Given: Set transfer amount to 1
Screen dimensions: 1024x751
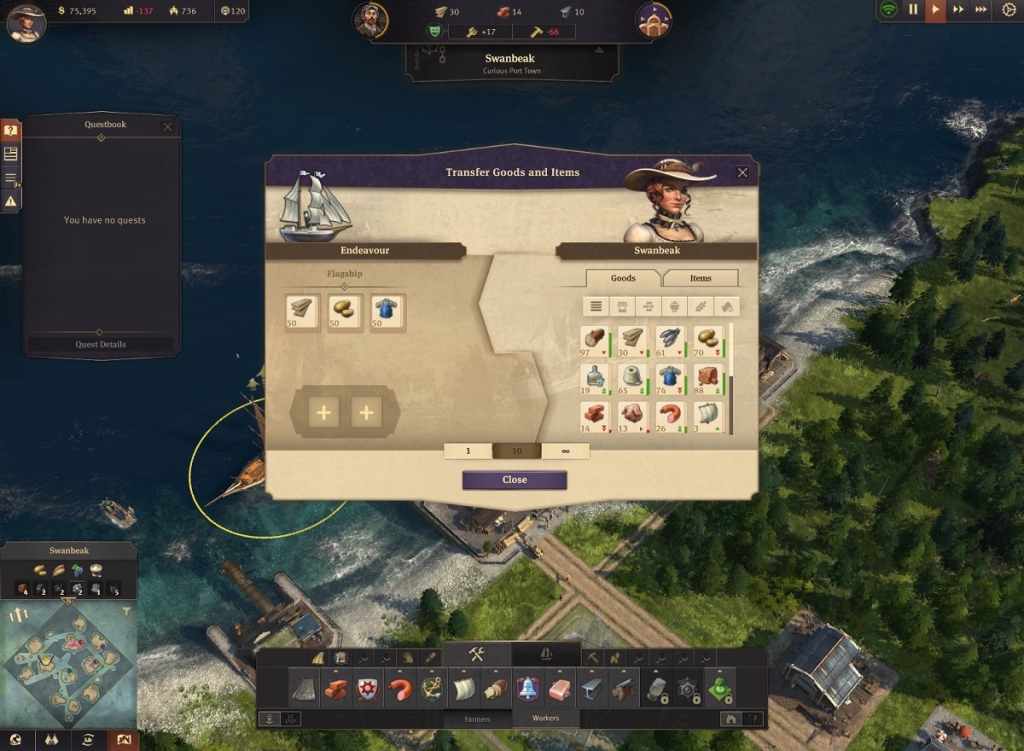Looking at the screenshot, I should point(468,451).
